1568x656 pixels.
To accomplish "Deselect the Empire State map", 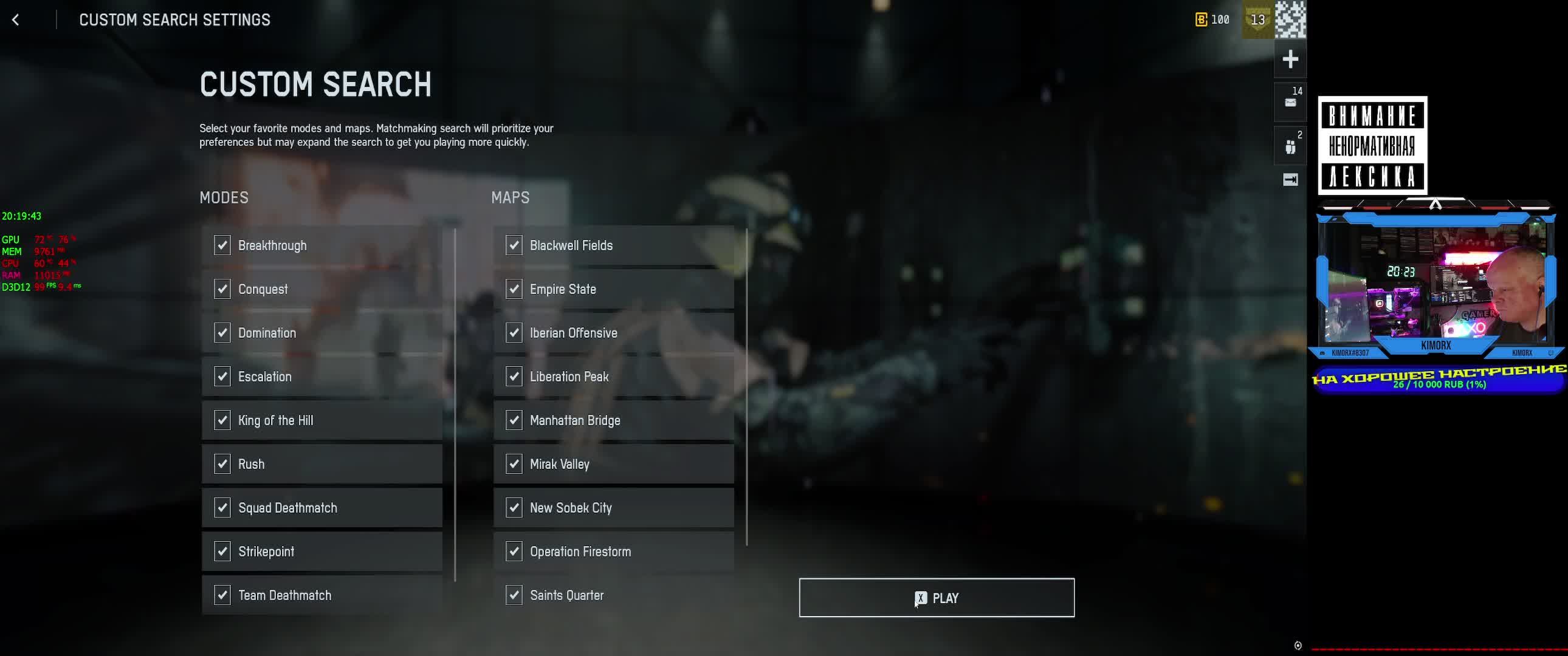I will click(514, 289).
